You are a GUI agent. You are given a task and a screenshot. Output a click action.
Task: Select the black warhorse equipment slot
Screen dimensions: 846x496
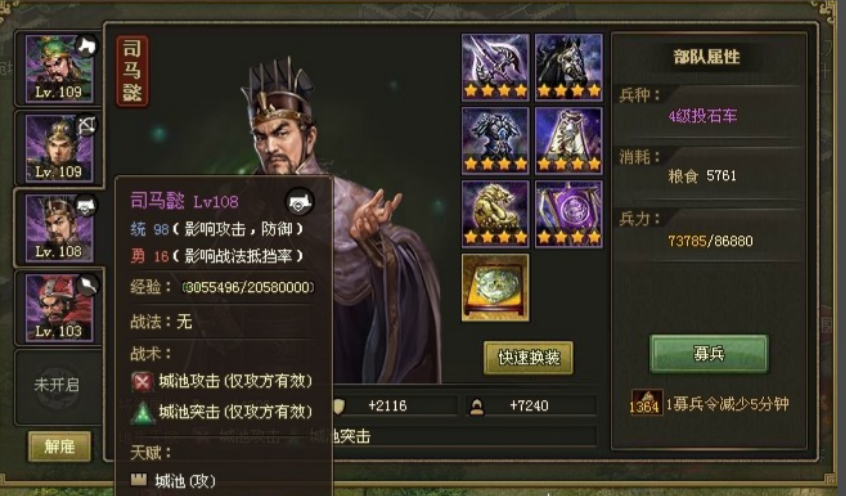[569, 66]
